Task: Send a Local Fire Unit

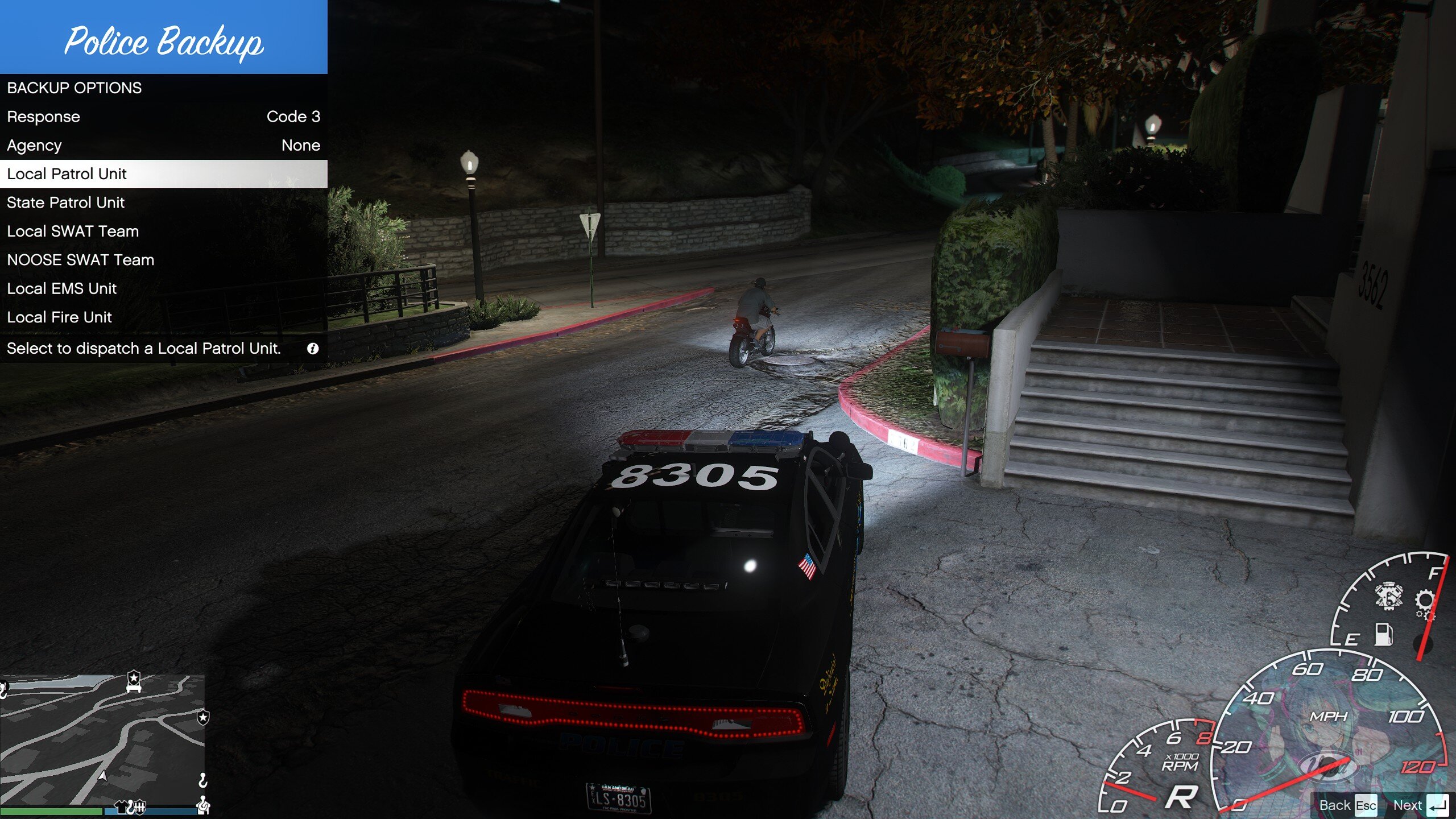Action: pyautogui.click(x=163, y=317)
